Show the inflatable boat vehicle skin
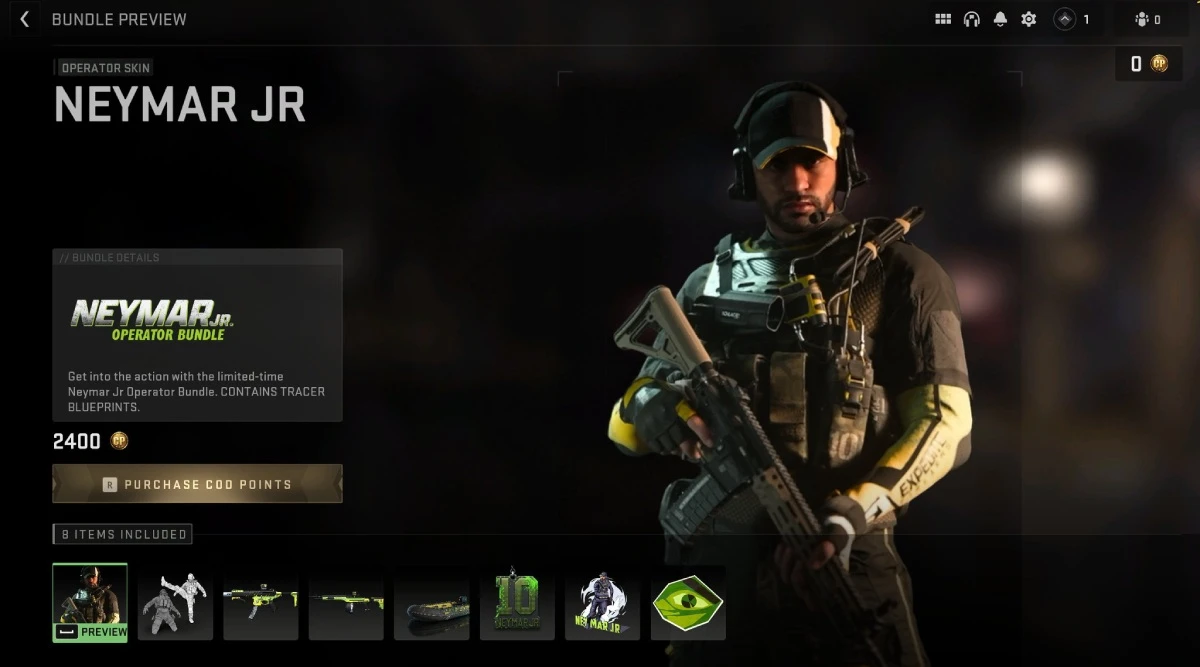 click(432, 601)
